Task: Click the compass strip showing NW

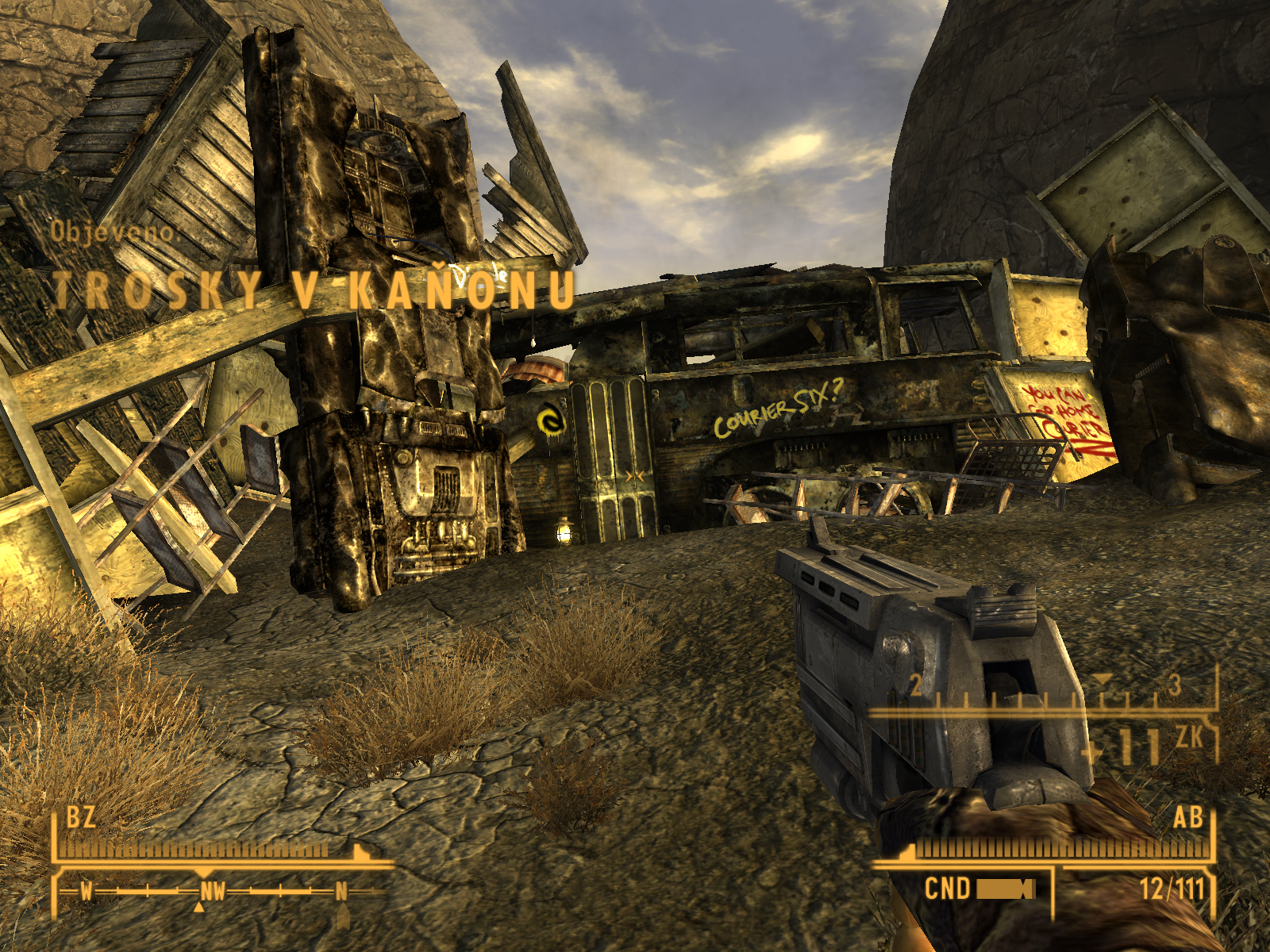Action: pos(213,892)
